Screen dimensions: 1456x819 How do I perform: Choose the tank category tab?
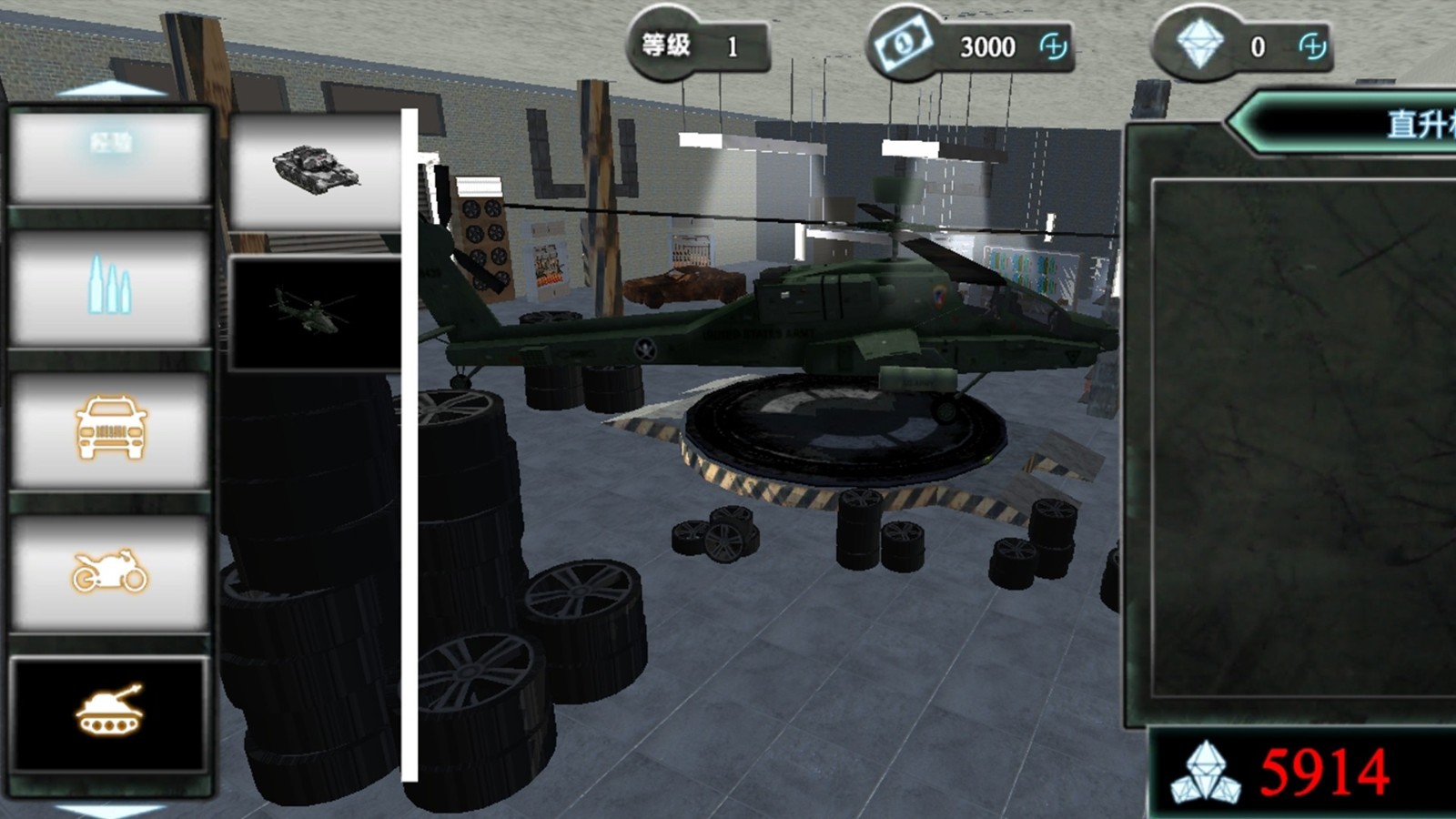point(109,713)
